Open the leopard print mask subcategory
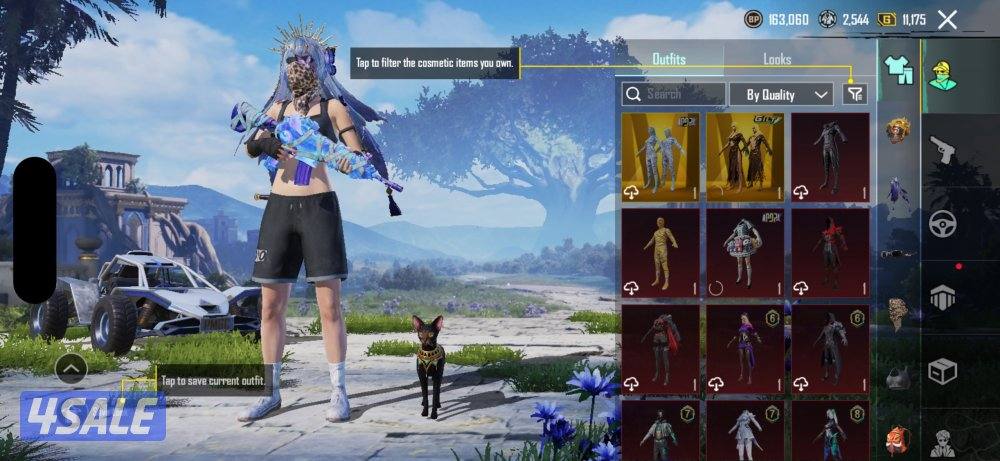 (x=899, y=314)
